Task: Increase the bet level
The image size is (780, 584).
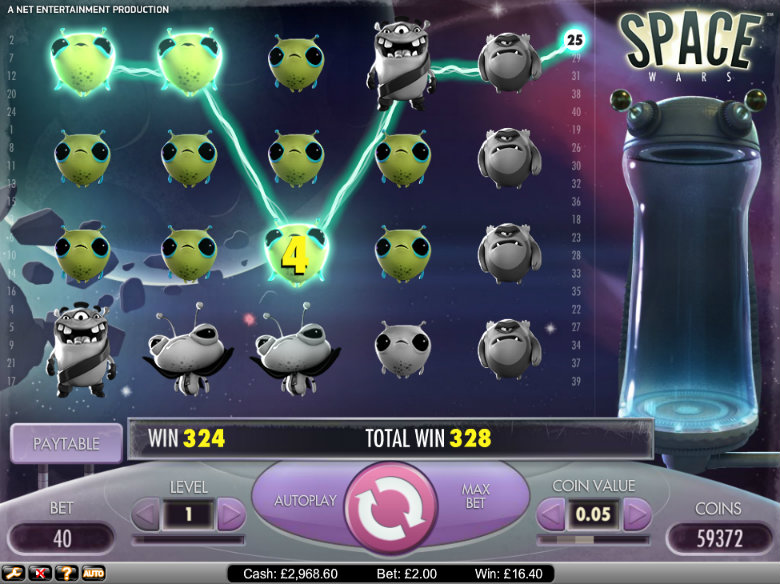Action: pos(231,515)
